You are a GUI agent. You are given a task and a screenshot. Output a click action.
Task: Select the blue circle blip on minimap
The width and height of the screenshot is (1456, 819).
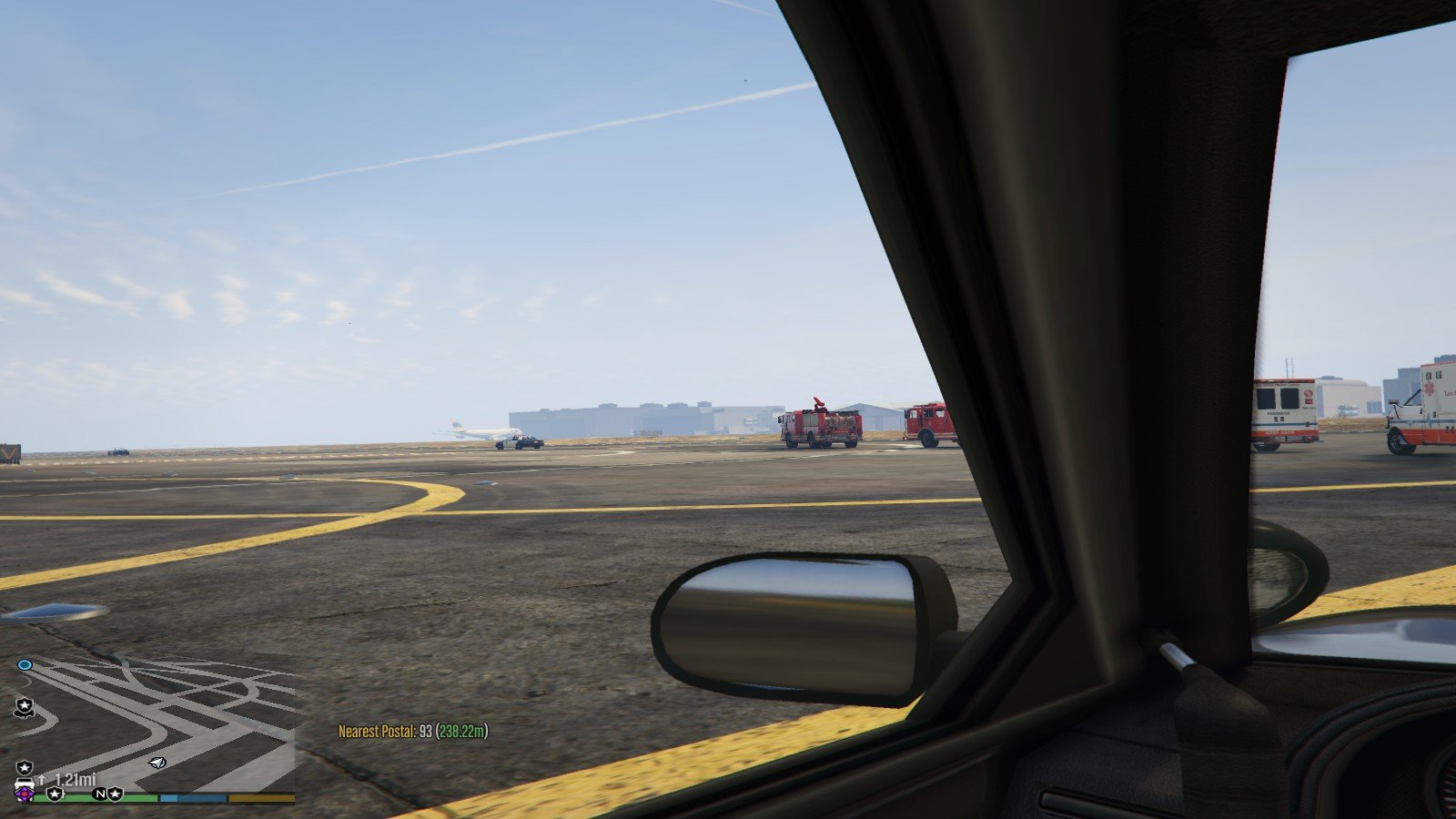point(25,665)
